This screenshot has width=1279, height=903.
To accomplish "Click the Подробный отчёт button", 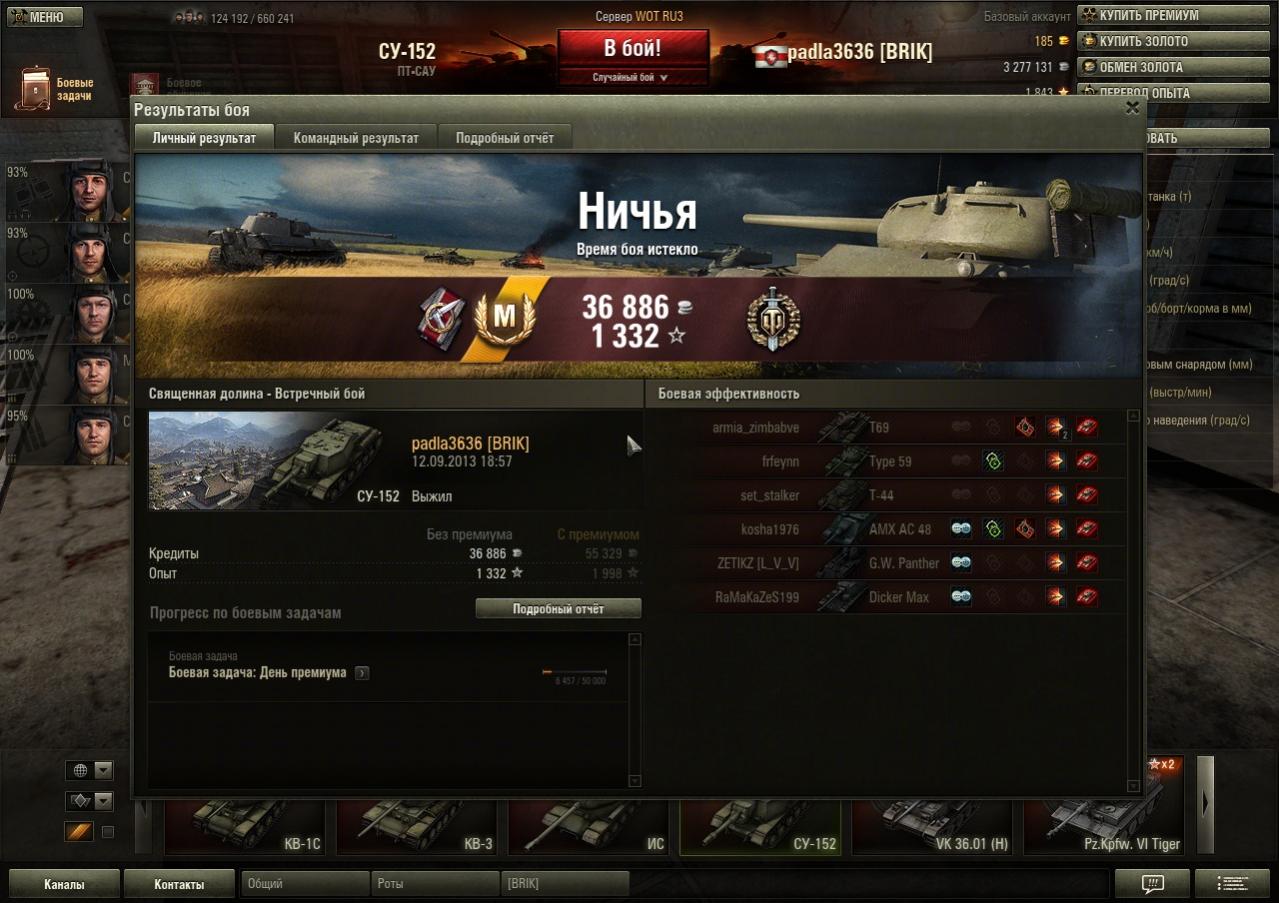I will [558, 609].
